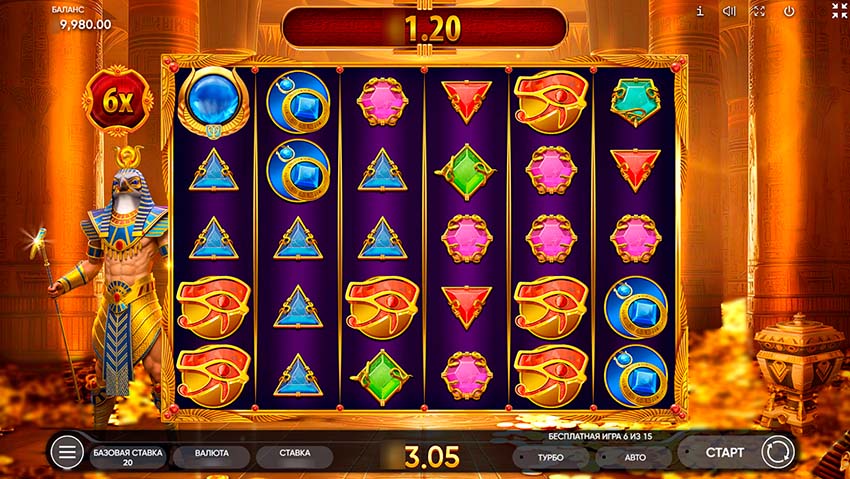Viewport: 850px width, 479px height.
Task: Click the ВАЛЮТА currency button
Action: (210, 454)
